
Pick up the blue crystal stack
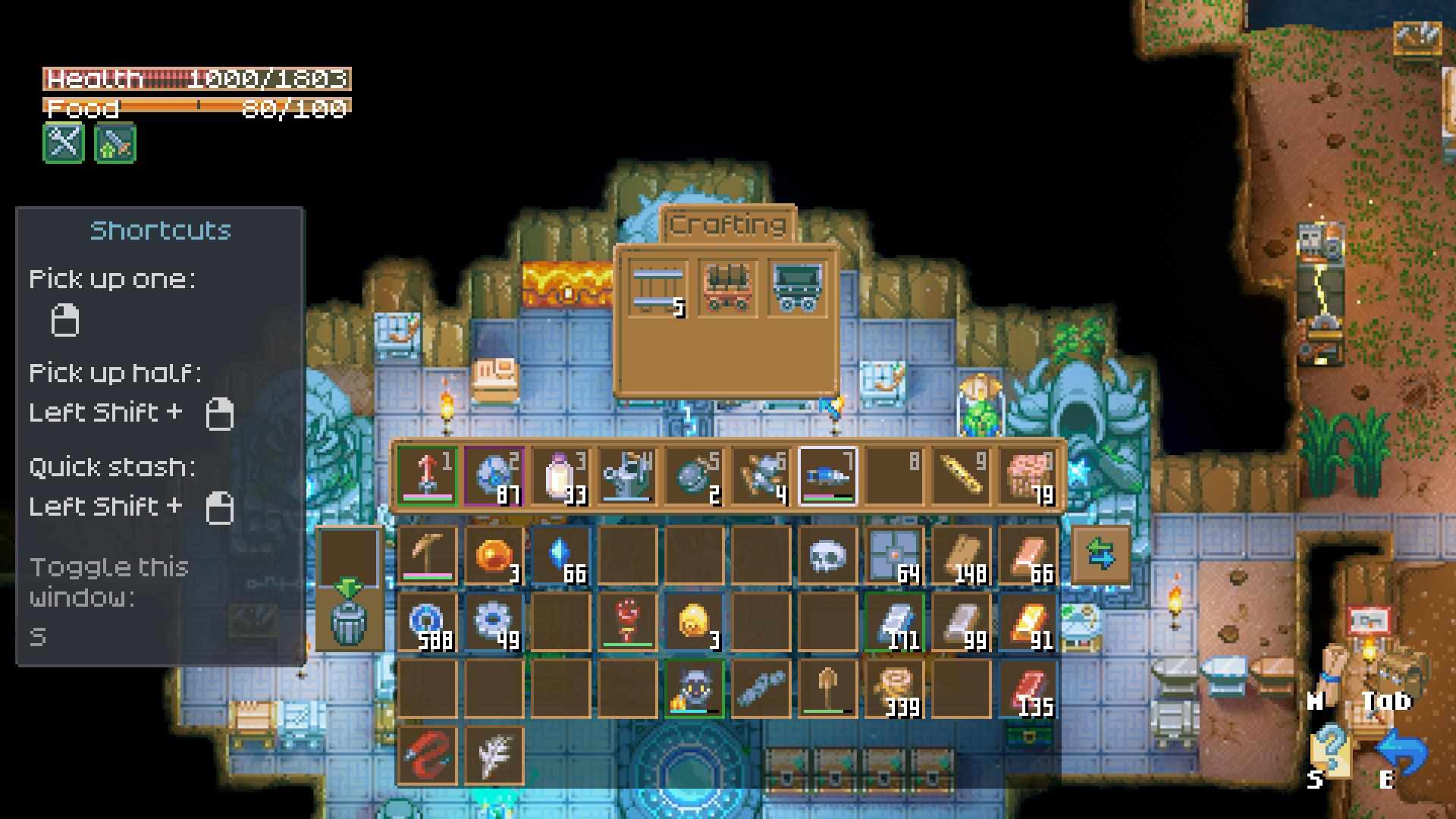coord(560,556)
